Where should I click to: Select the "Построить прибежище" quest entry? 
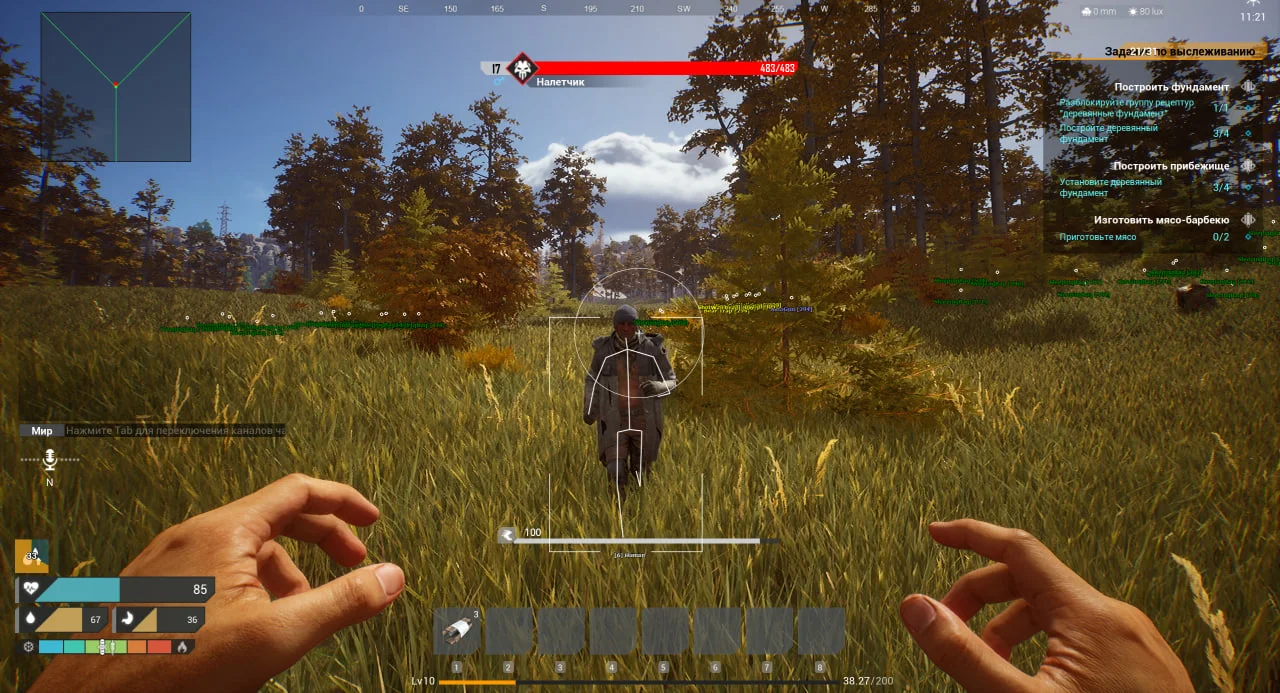click(1171, 166)
